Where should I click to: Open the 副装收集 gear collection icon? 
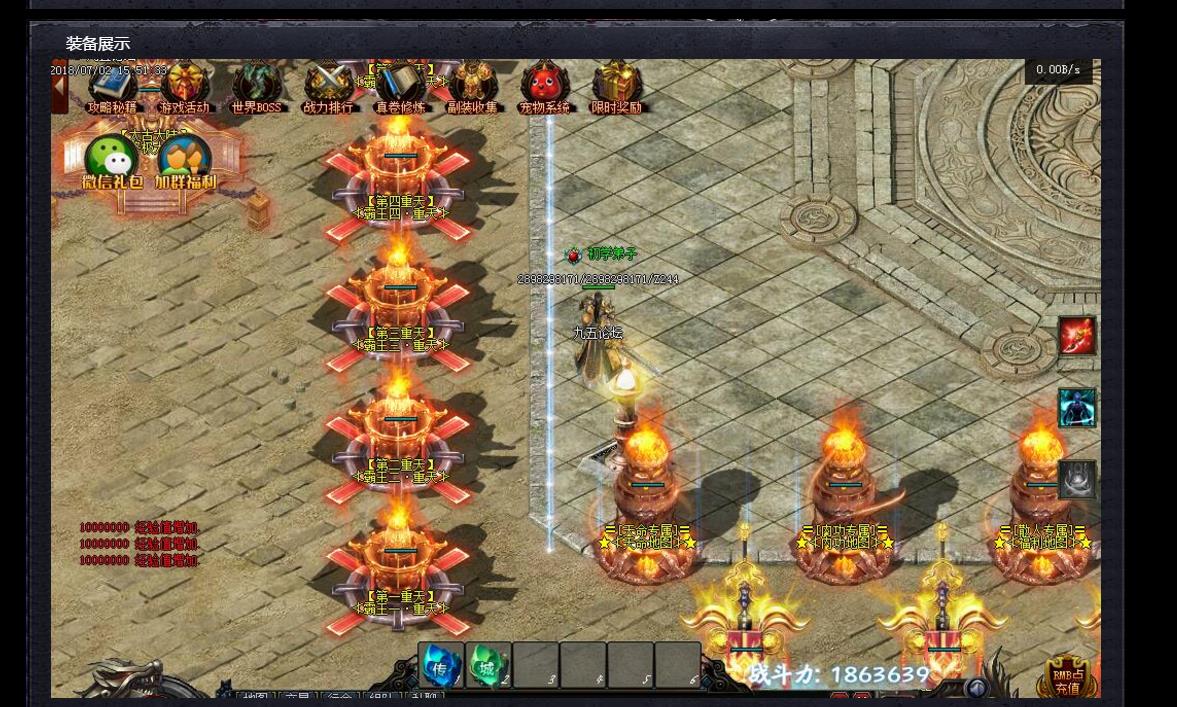[473, 87]
